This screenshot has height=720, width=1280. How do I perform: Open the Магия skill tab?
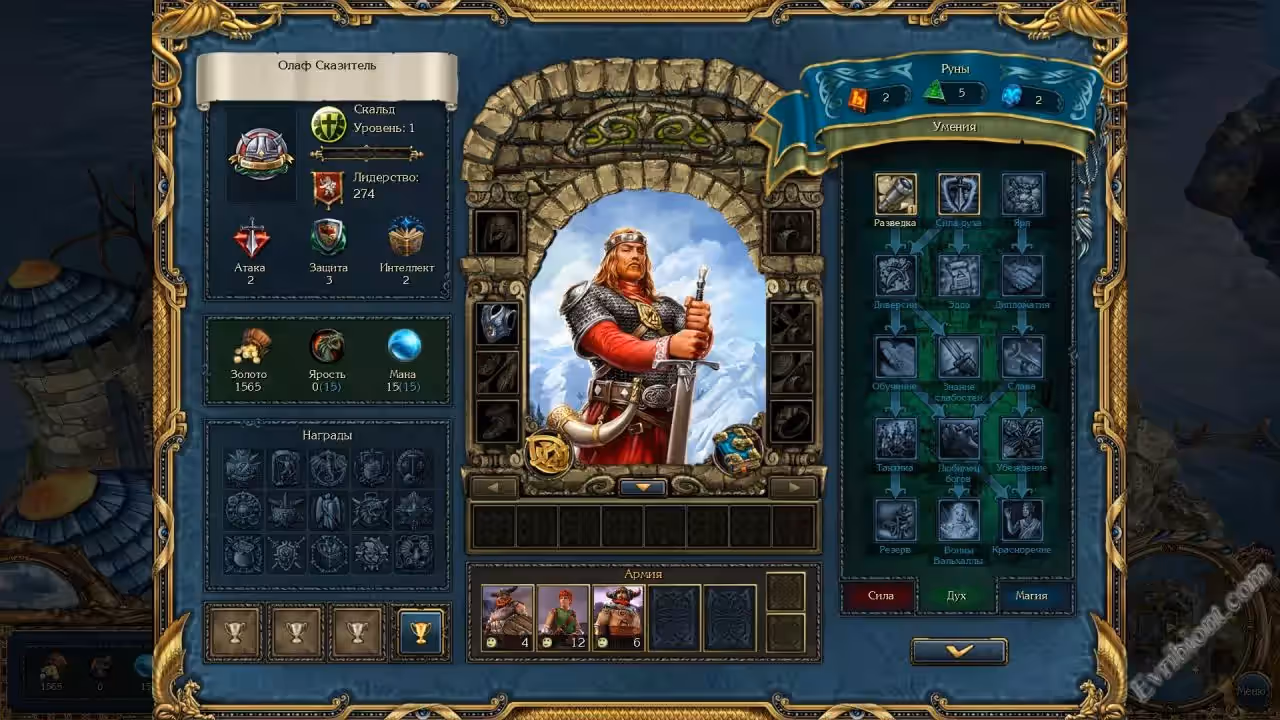point(1031,596)
